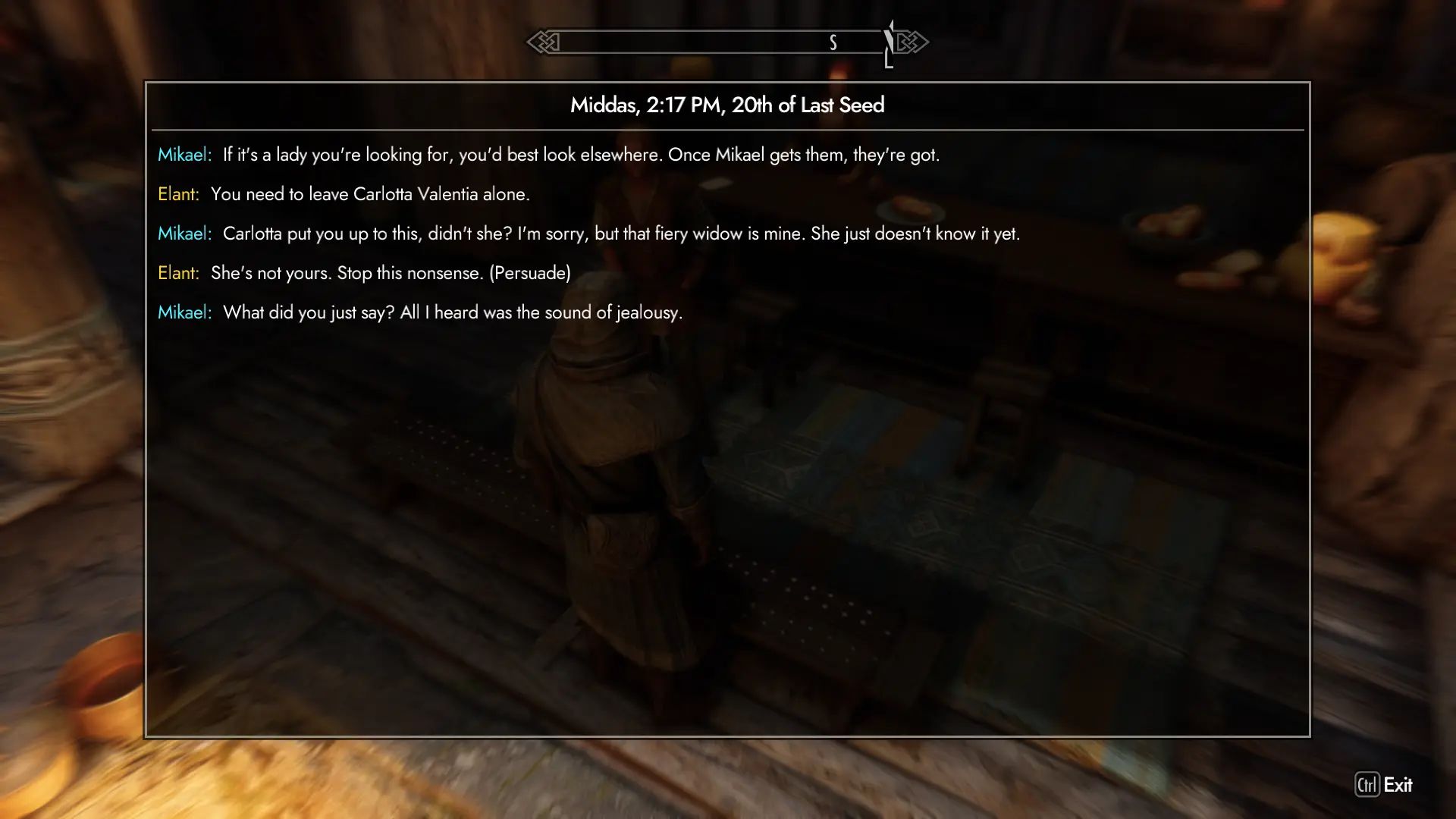Viewport: 1456px width, 819px height.
Task: Select the (Persuade) tag on Elant's line
Action: 531,273
